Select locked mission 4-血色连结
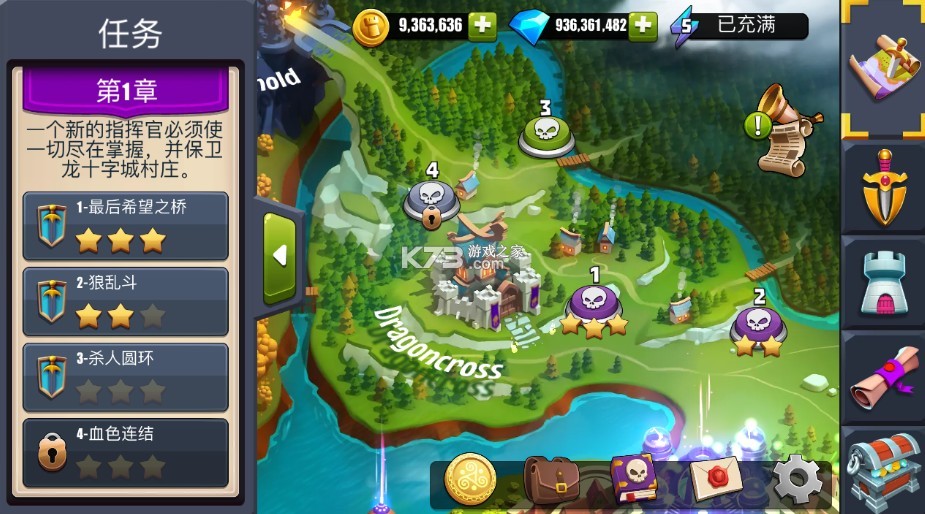This screenshot has height=514, width=925. [x=125, y=452]
